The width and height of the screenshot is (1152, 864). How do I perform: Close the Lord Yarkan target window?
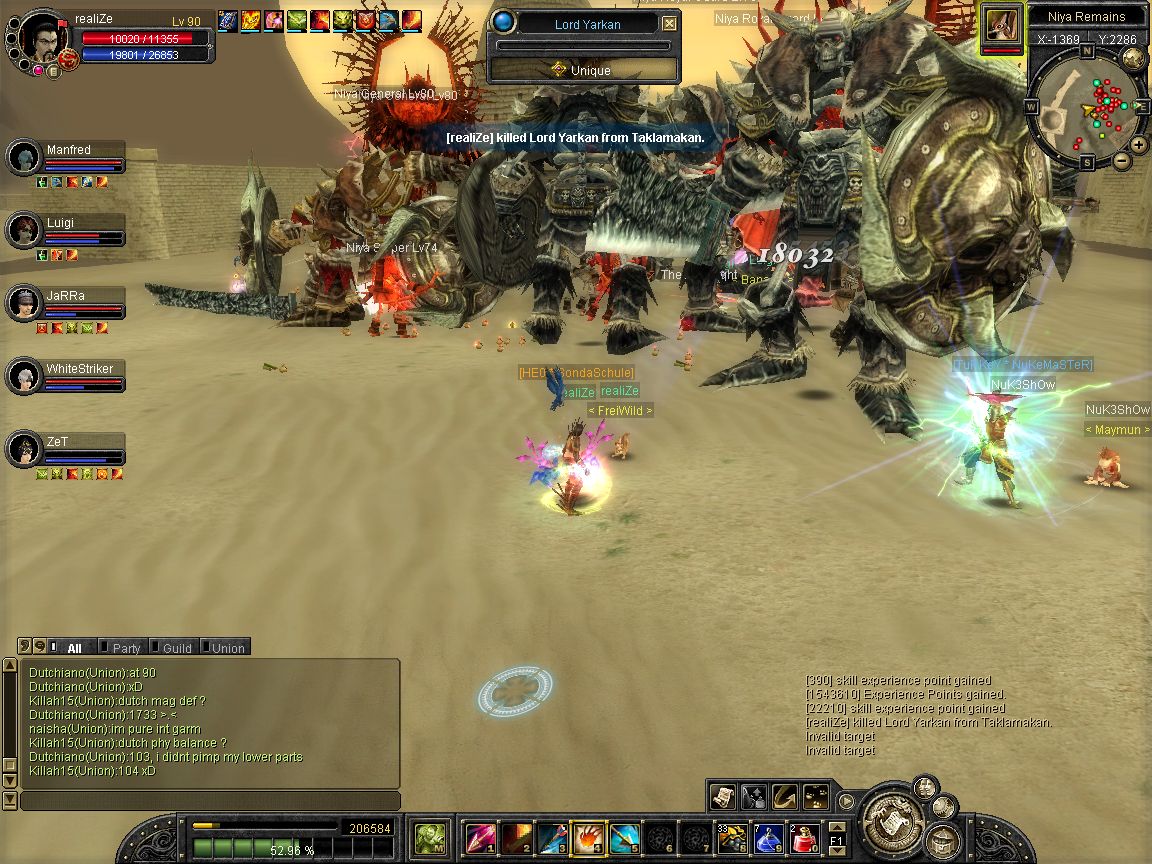point(669,24)
